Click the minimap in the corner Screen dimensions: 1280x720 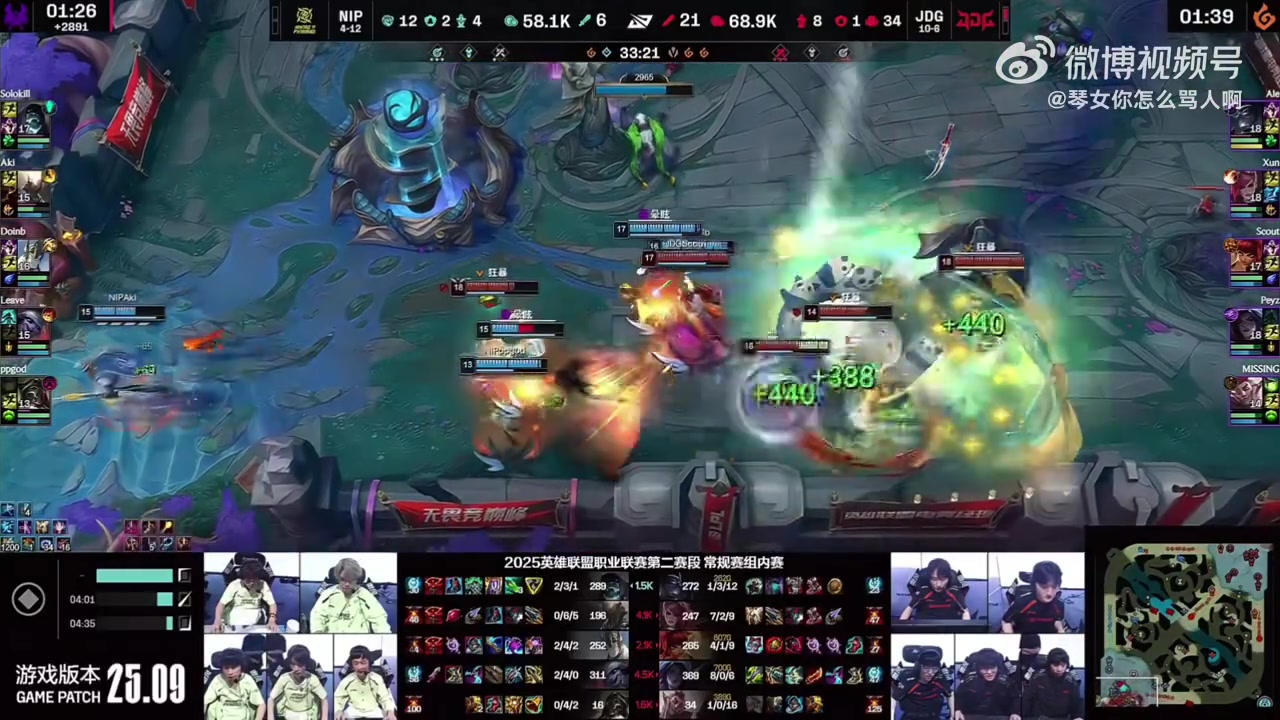pyautogui.click(x=1184, y=624)
